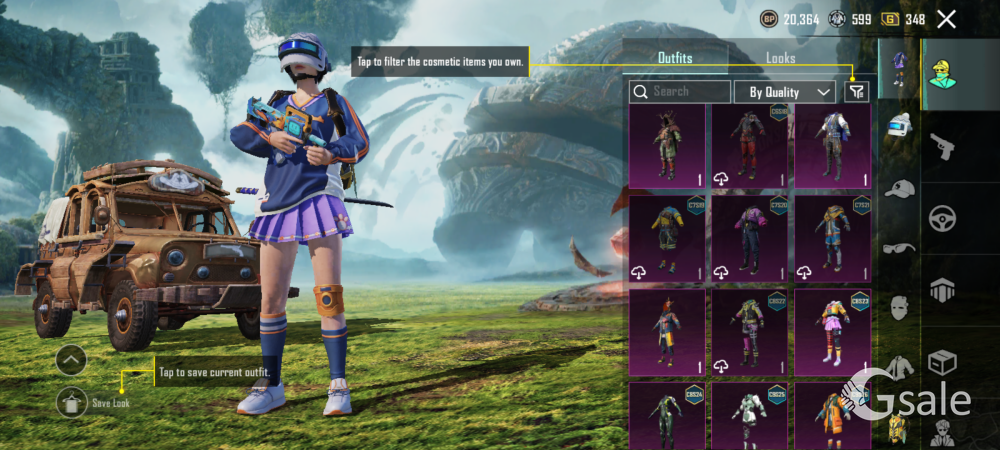
Task: Open the steering wheel vehicle section
Action: [942, 218]
